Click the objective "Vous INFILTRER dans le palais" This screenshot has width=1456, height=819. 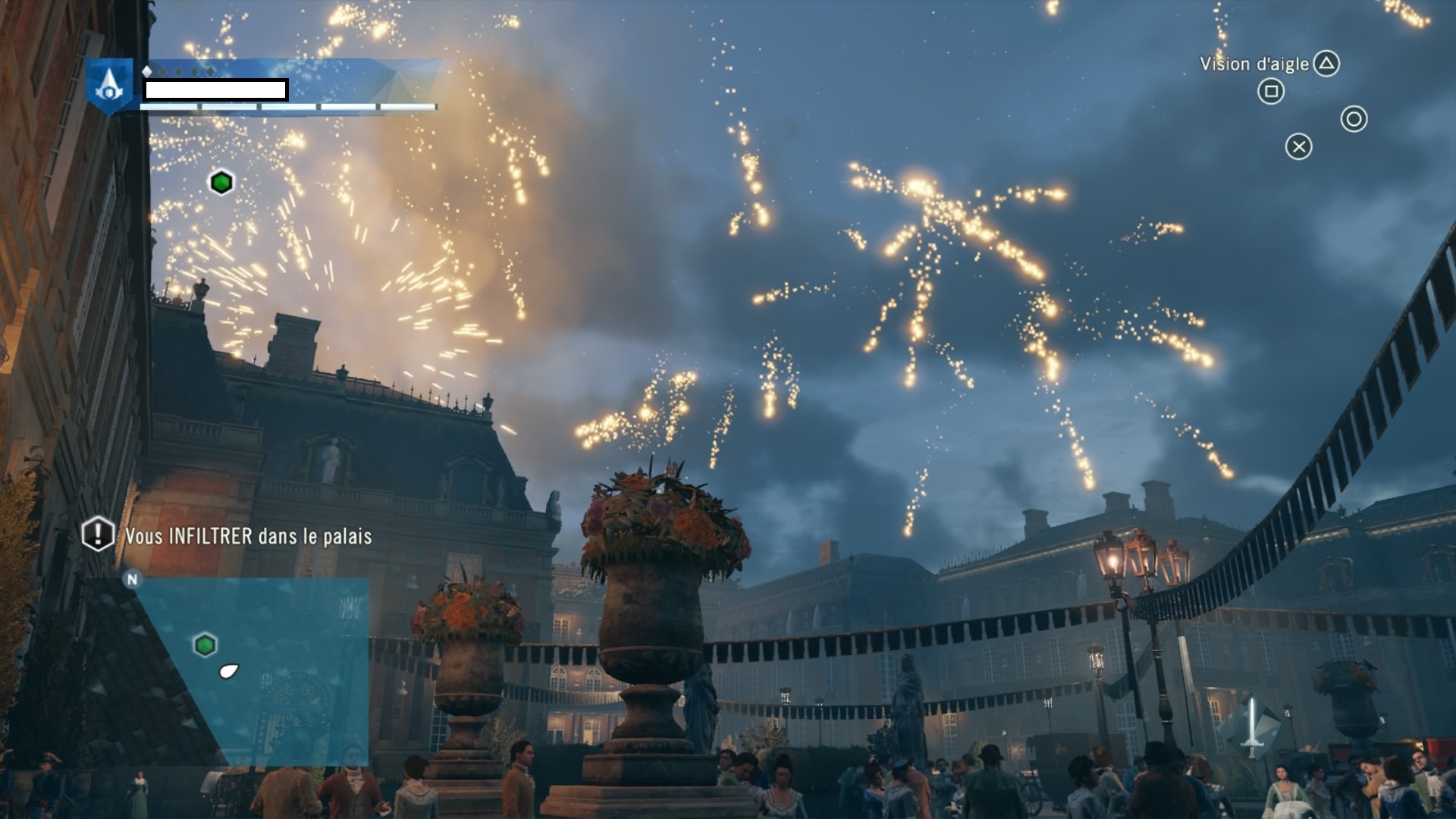248,536
